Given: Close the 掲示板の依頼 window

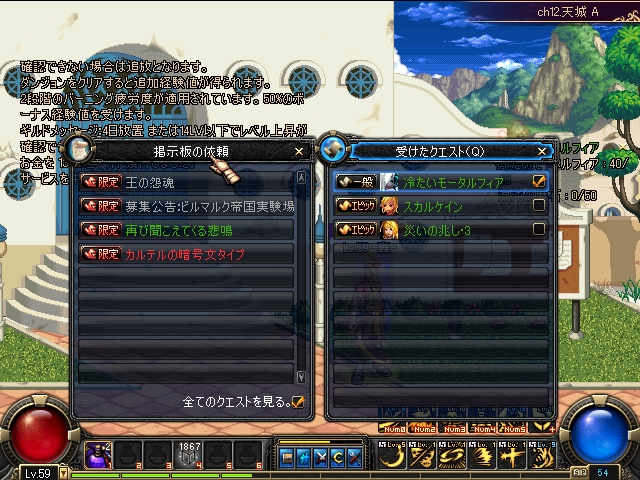Looking at the screenshot, I should (x=299, y=151).
